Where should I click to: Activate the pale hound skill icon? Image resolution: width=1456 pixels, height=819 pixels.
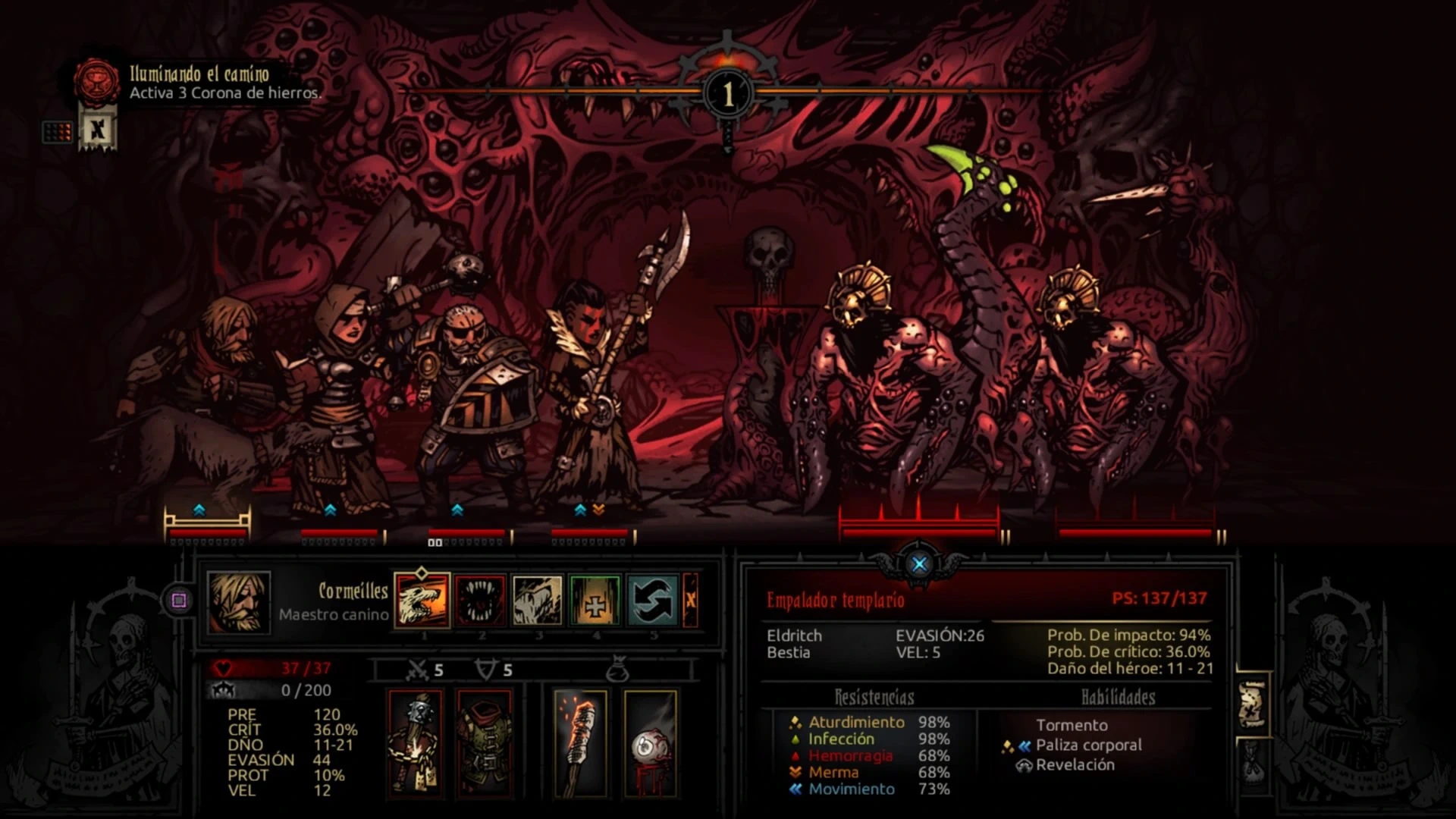tap(538, 600)
